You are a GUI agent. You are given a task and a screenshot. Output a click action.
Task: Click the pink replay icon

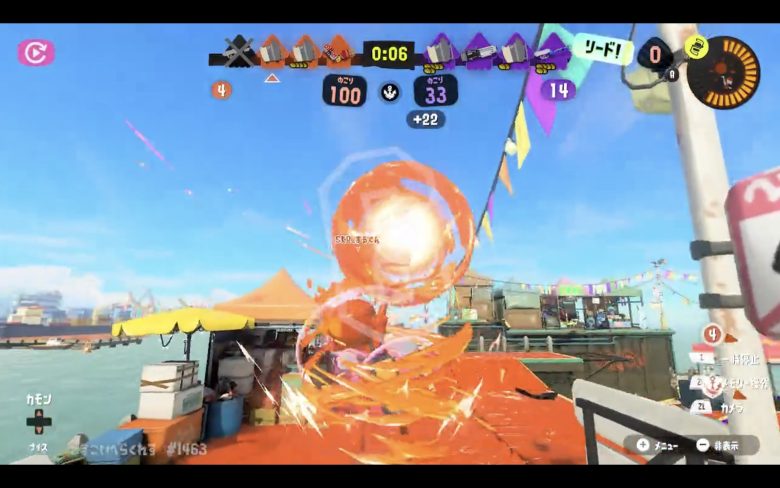(x=36, y=52)
